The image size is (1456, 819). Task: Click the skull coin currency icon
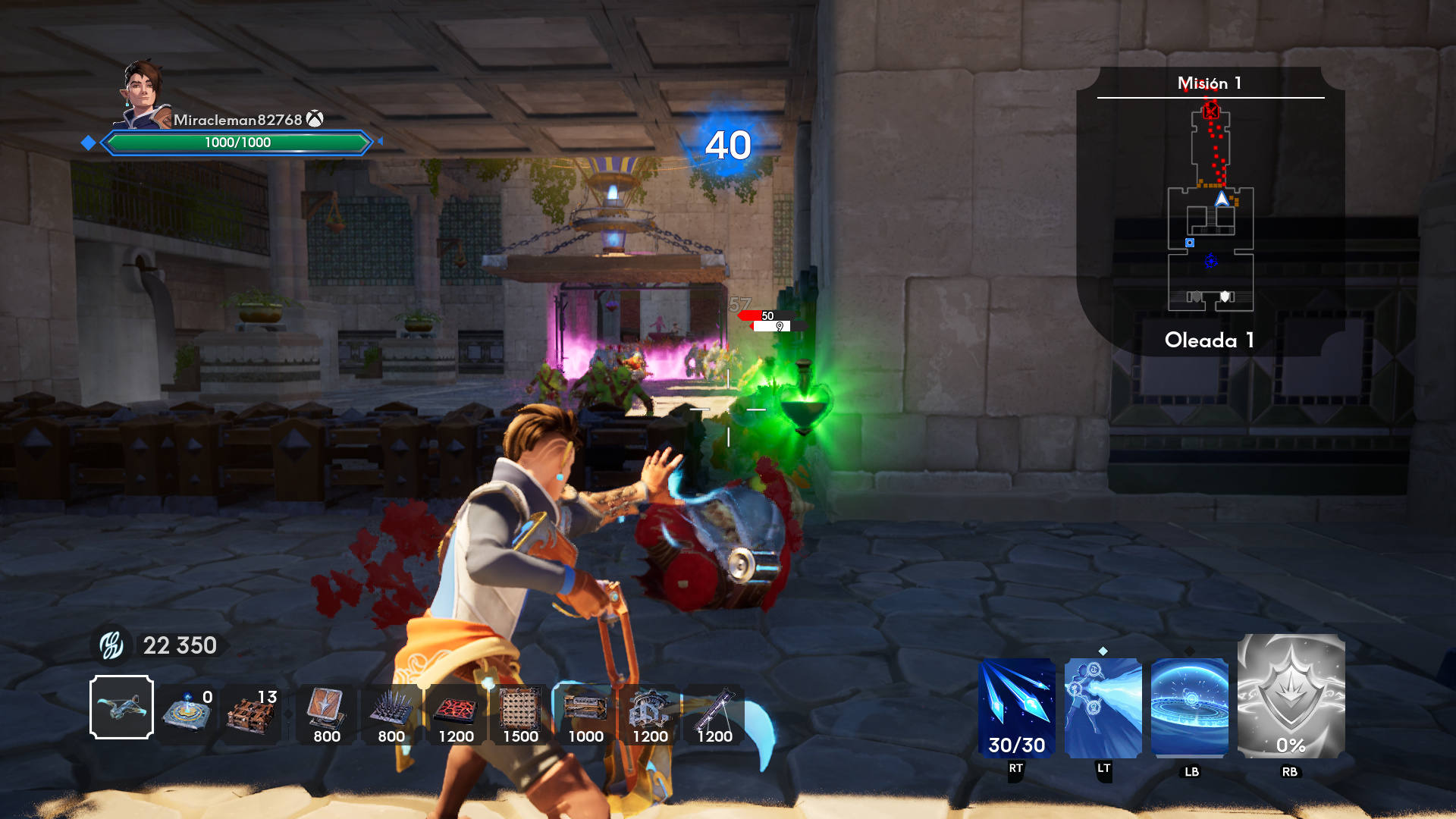click(x=111, y=645)
